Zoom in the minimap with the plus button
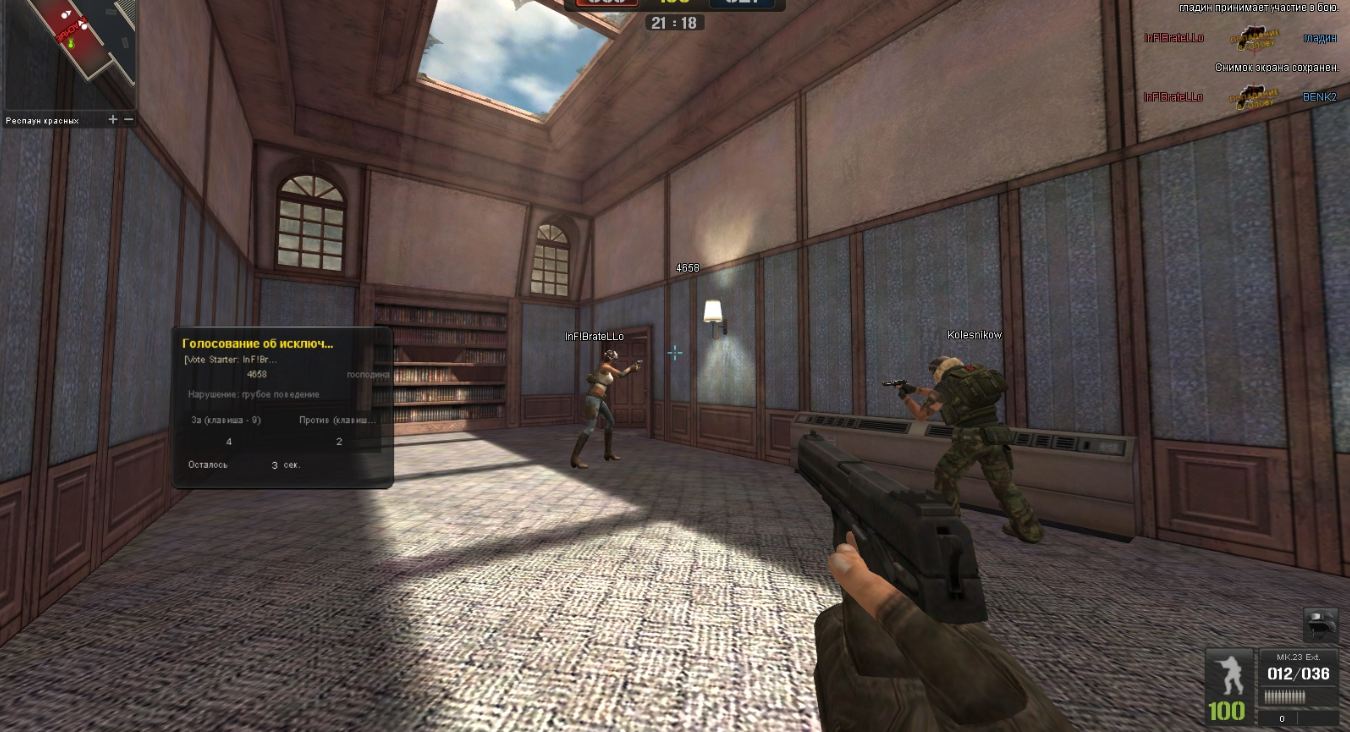The height and width of the screenshot is (732, 1350). click(x=113, y=120)
